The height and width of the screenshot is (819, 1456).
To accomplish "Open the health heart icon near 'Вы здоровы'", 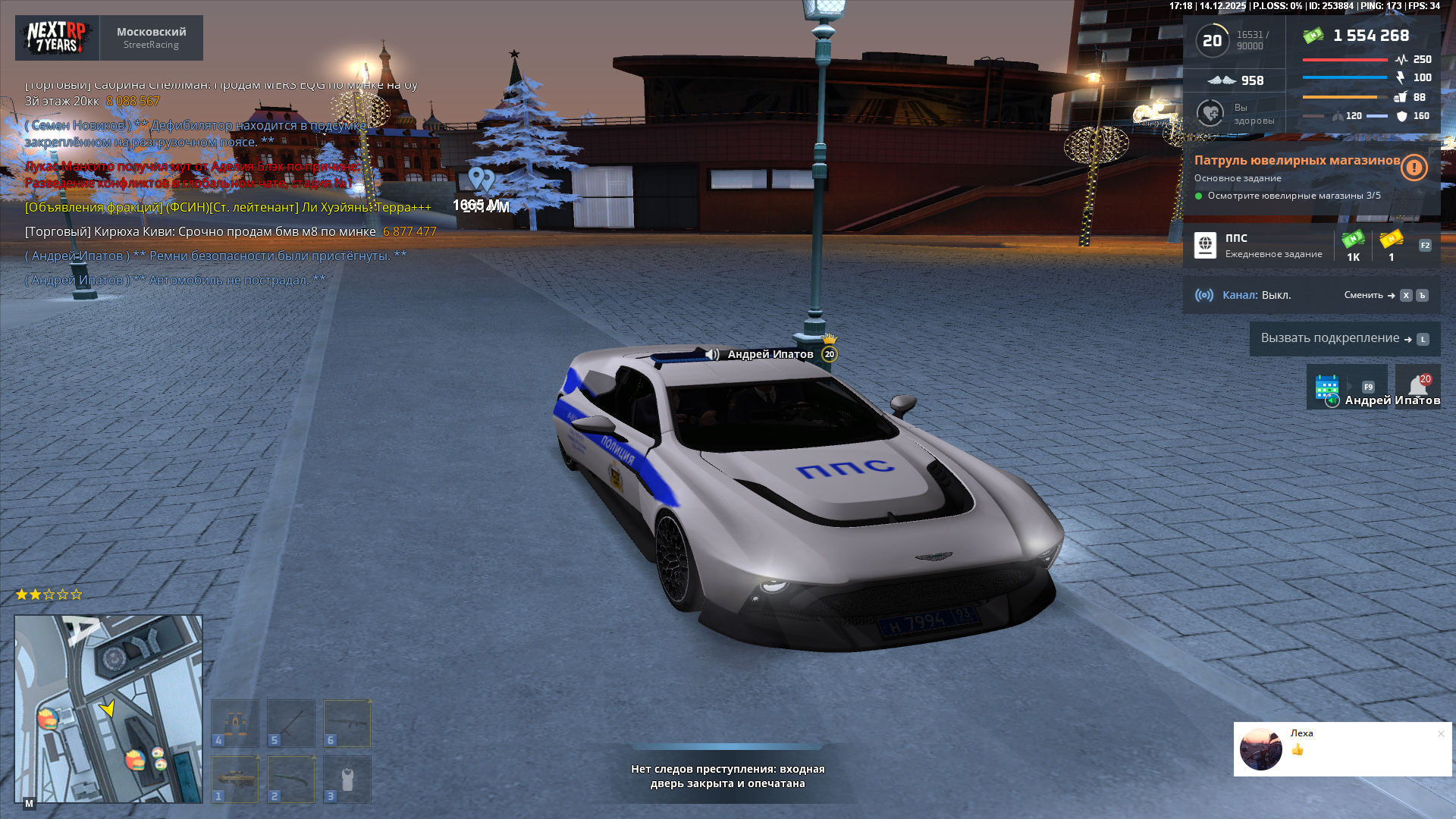I will [x=1209, y=114].
